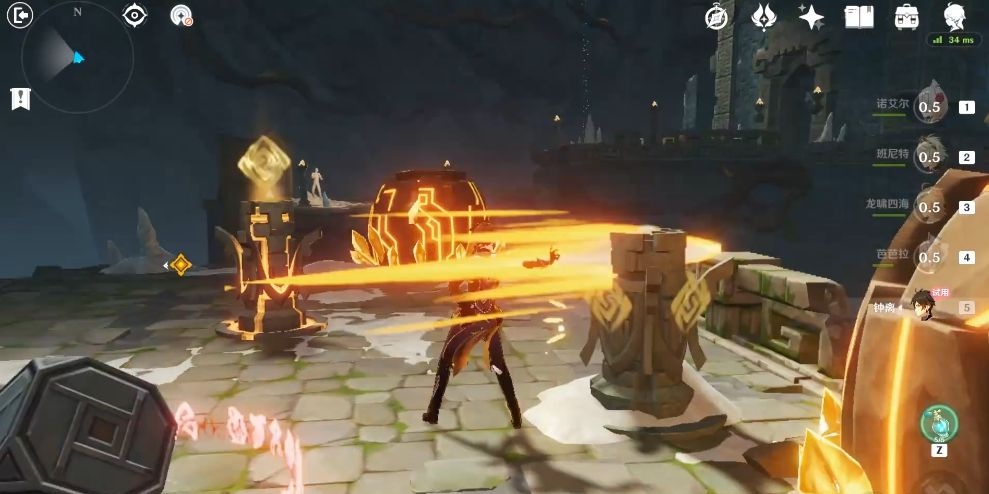Open the co-op mode icon
The width and height of the screenshot is (989, 494).
pyautogui.click(x=181, y=15)
